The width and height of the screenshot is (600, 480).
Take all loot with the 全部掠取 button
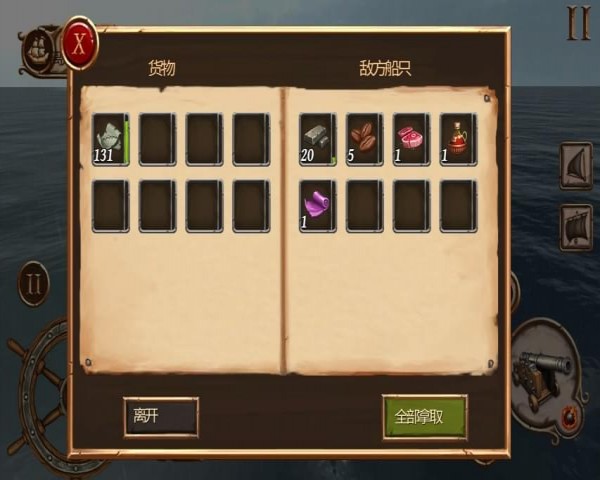tap(424, 416)
